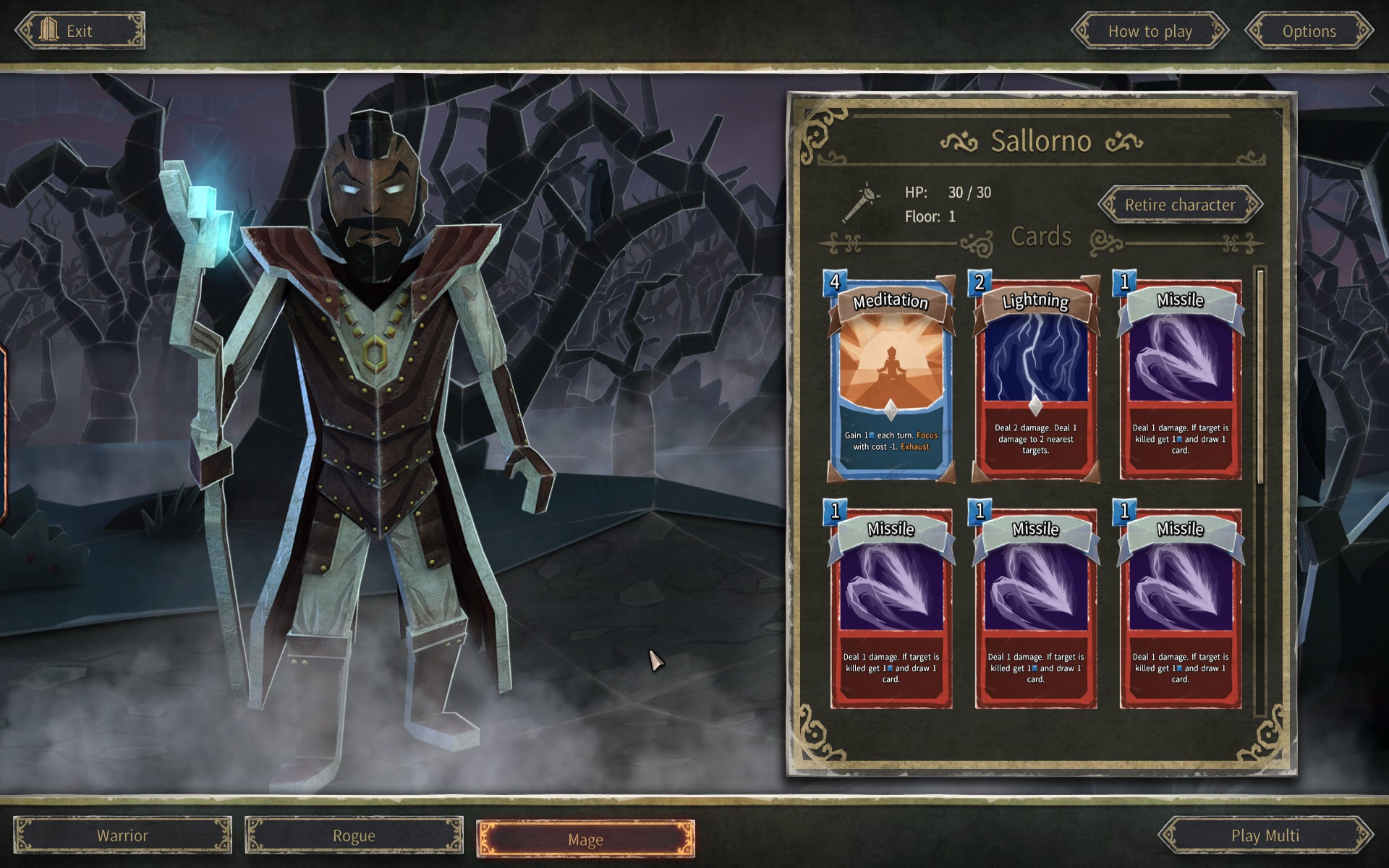1389x868 pixels.
Task: Open the Options menu
Action: pos(1309,31)
